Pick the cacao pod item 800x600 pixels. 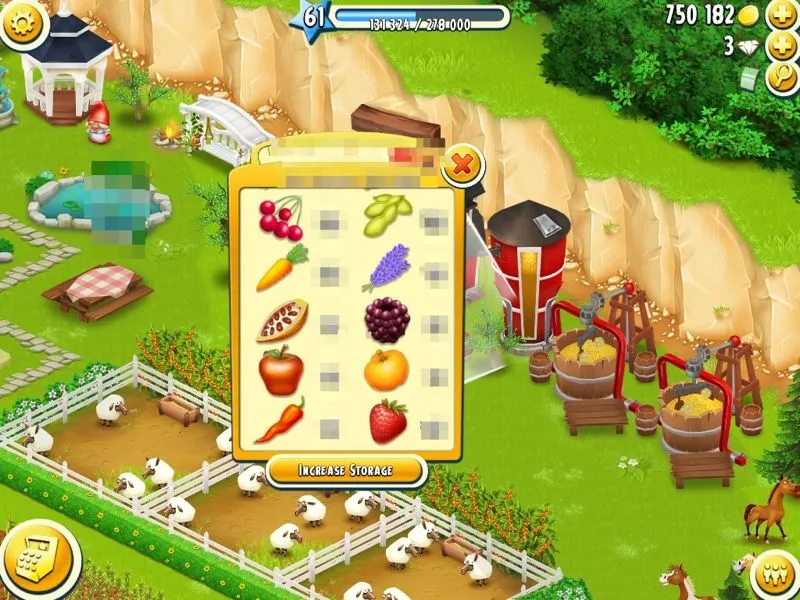click(281, 320)
